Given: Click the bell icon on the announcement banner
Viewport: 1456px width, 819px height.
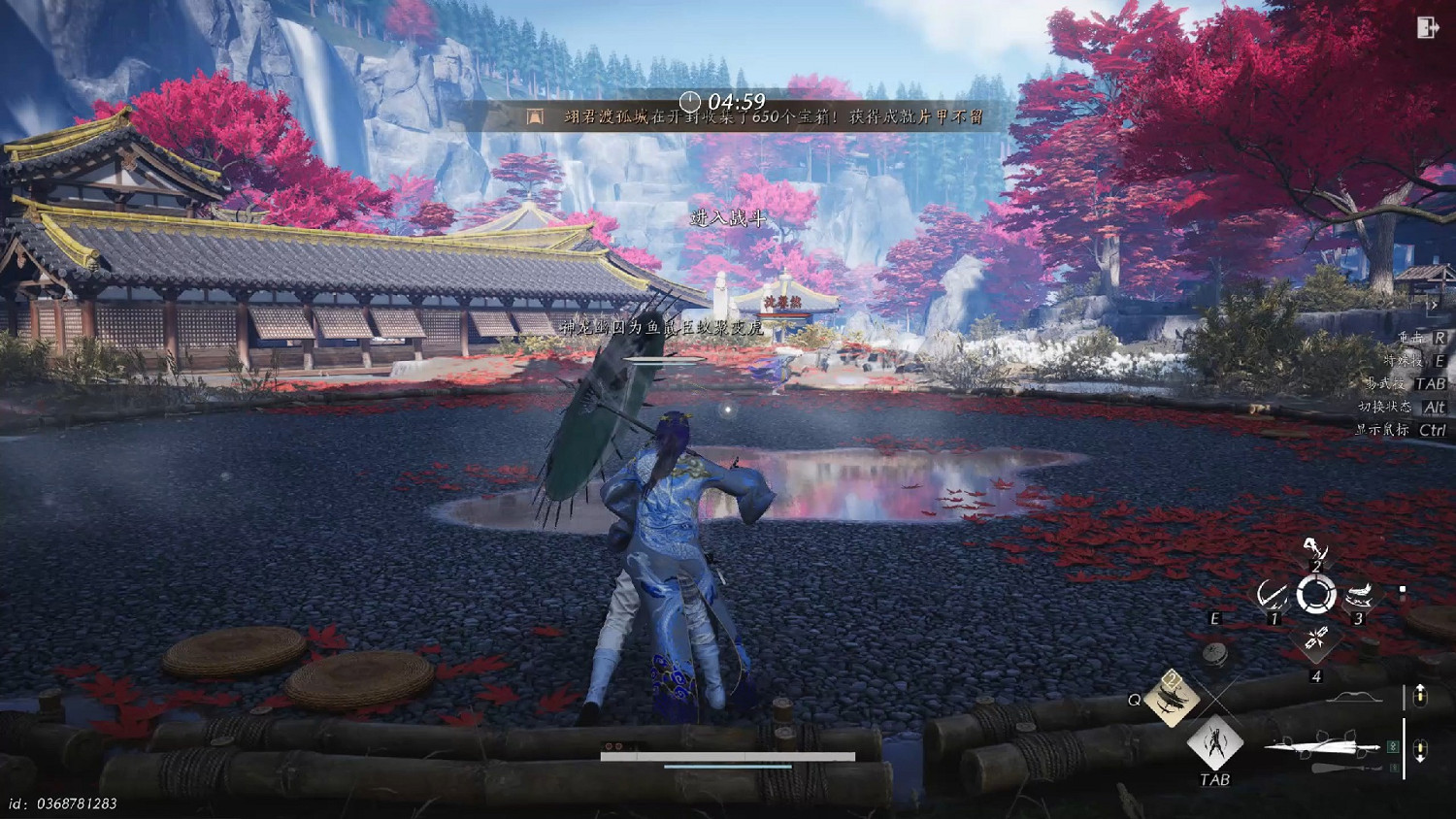Looking at the screenshot, I should tap(533, 118).
